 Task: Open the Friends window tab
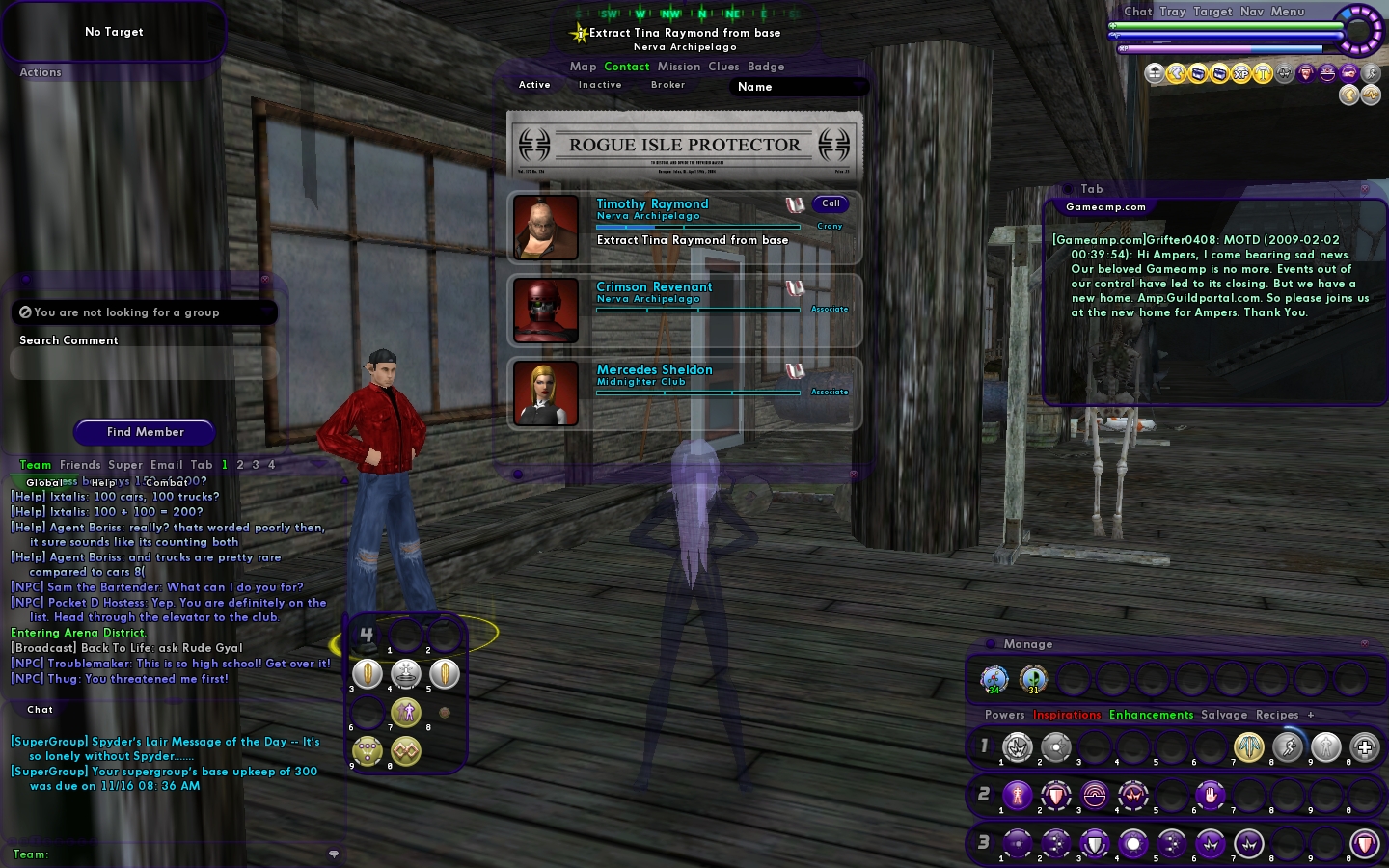80,465
